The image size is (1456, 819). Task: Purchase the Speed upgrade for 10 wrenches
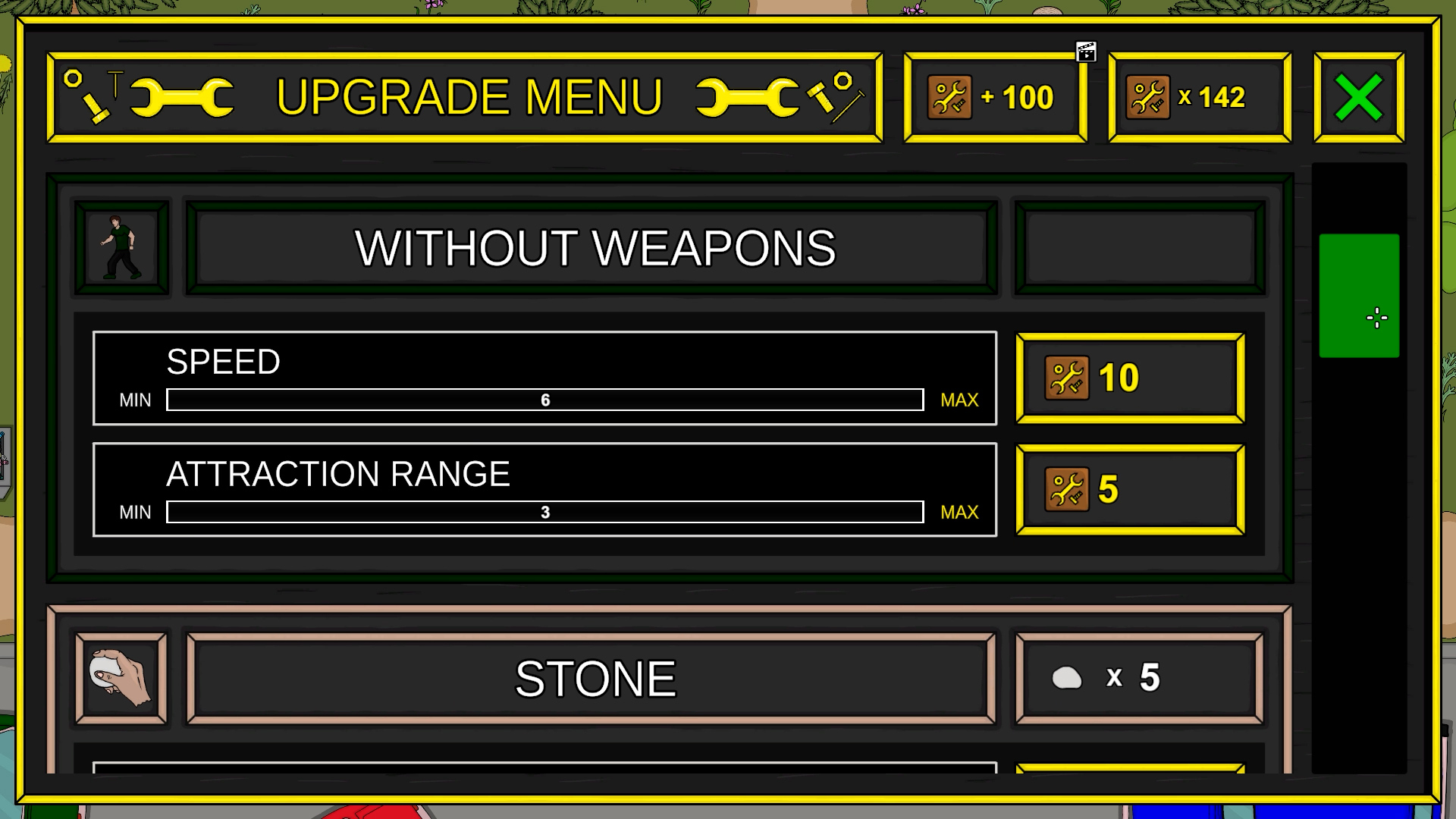pyautogui.click(x=1130, y=378)
